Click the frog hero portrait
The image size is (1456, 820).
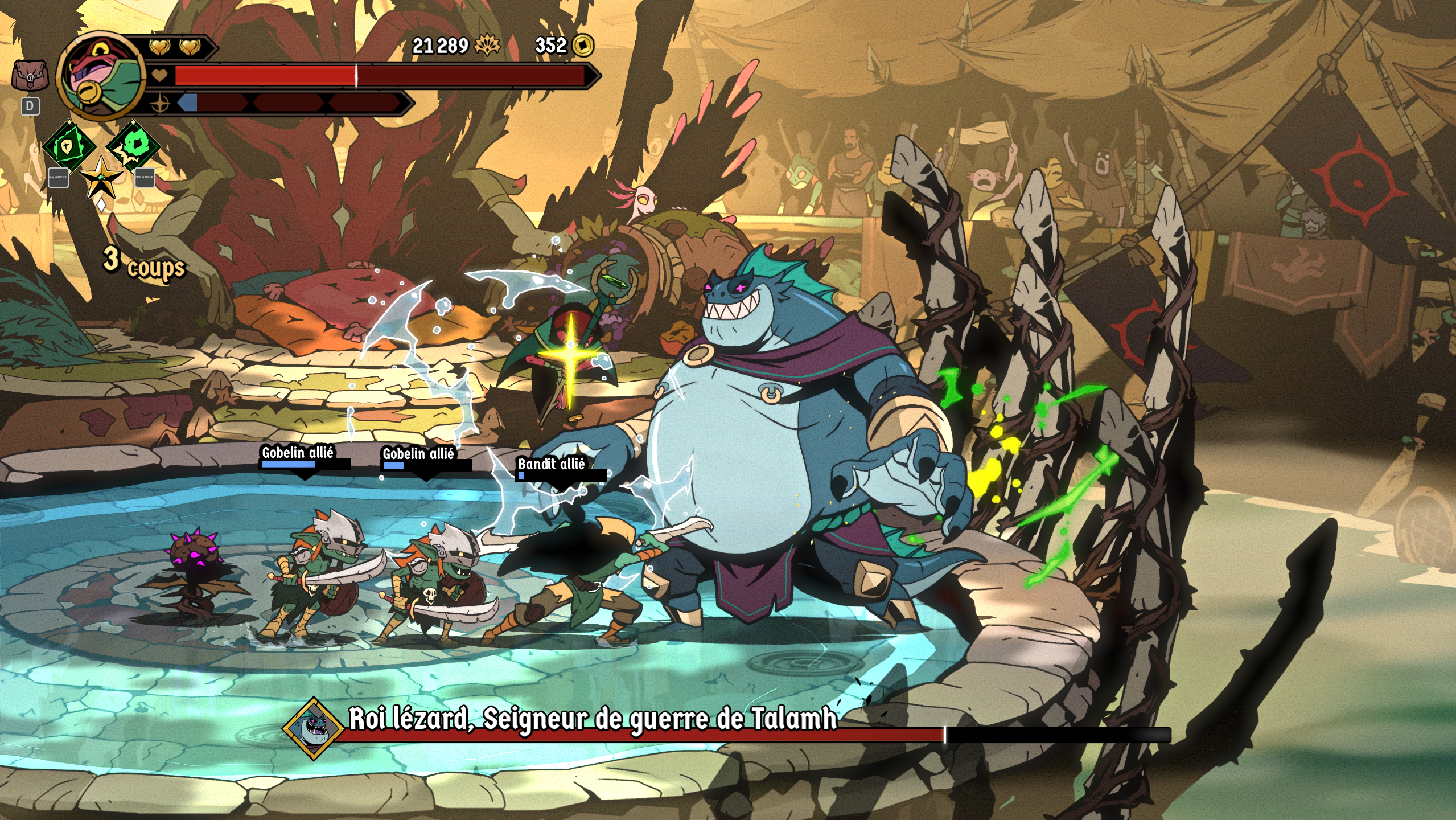coord(101,76)
